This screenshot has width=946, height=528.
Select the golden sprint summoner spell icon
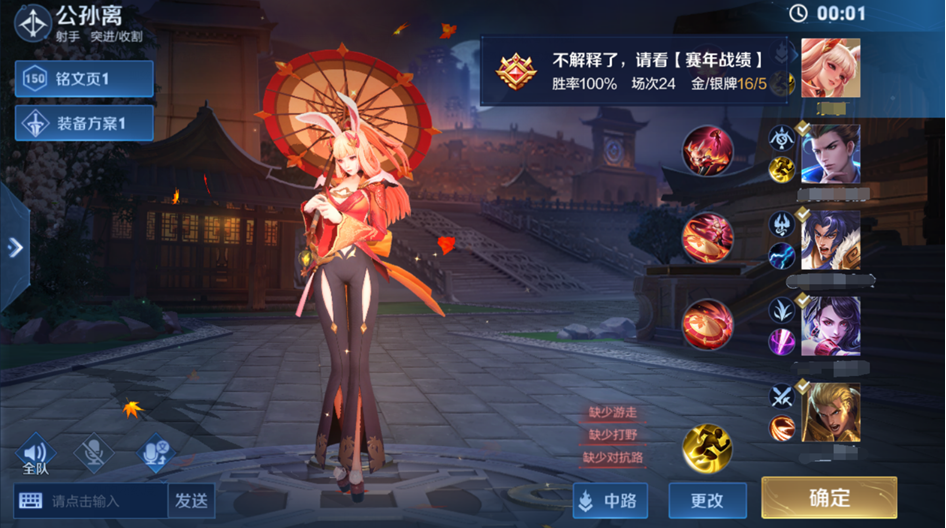click(707, 447)
